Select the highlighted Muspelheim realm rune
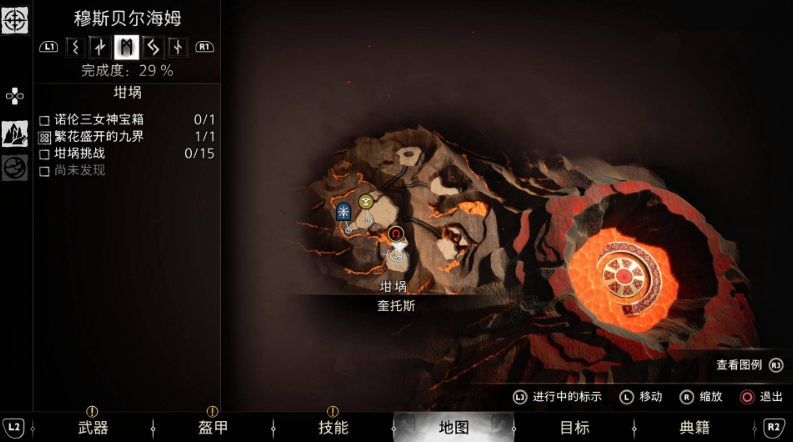Viewport: 793px width, 442px height. [126, 46]
